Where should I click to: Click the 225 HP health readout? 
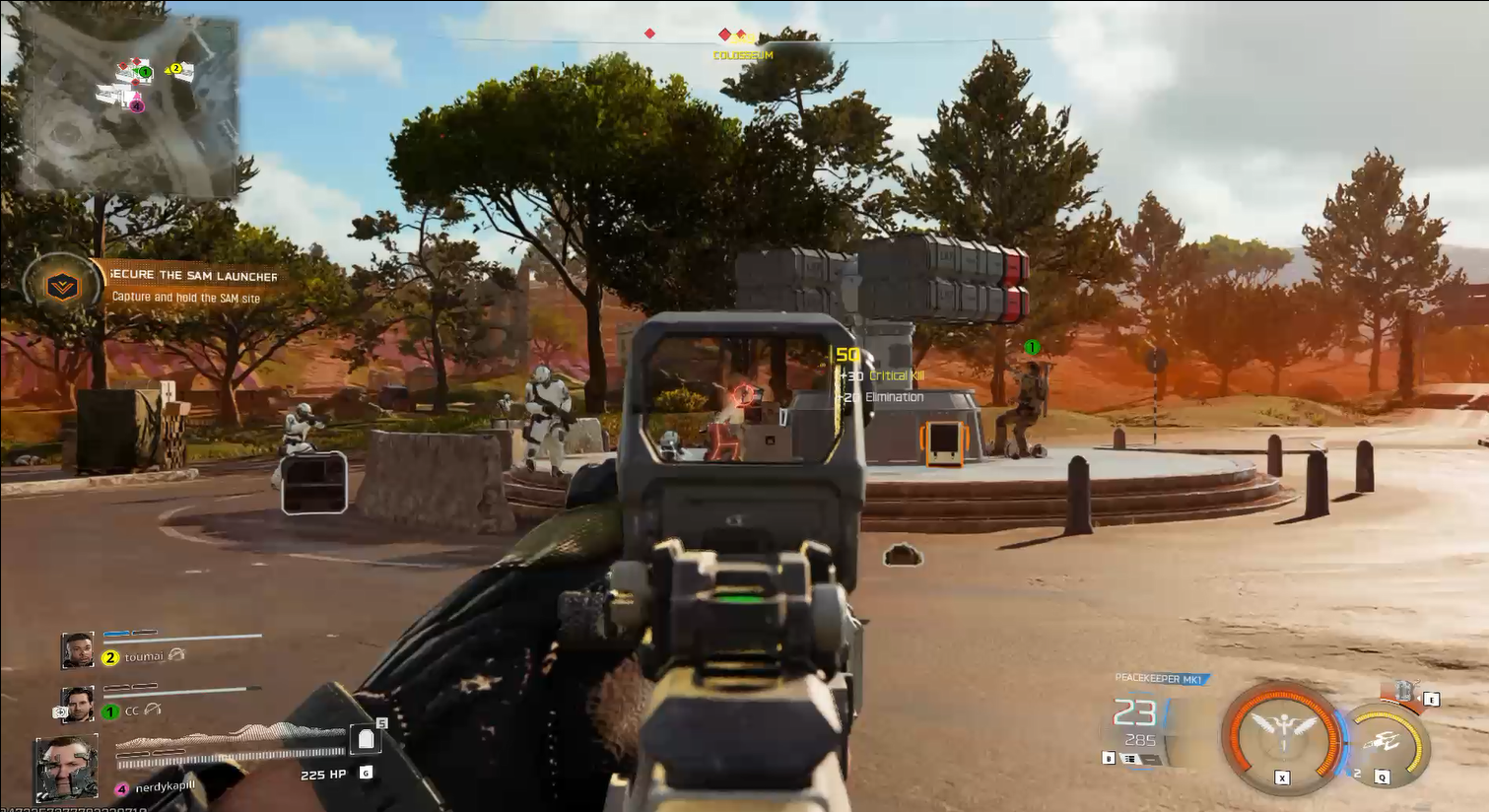(323, 775)
